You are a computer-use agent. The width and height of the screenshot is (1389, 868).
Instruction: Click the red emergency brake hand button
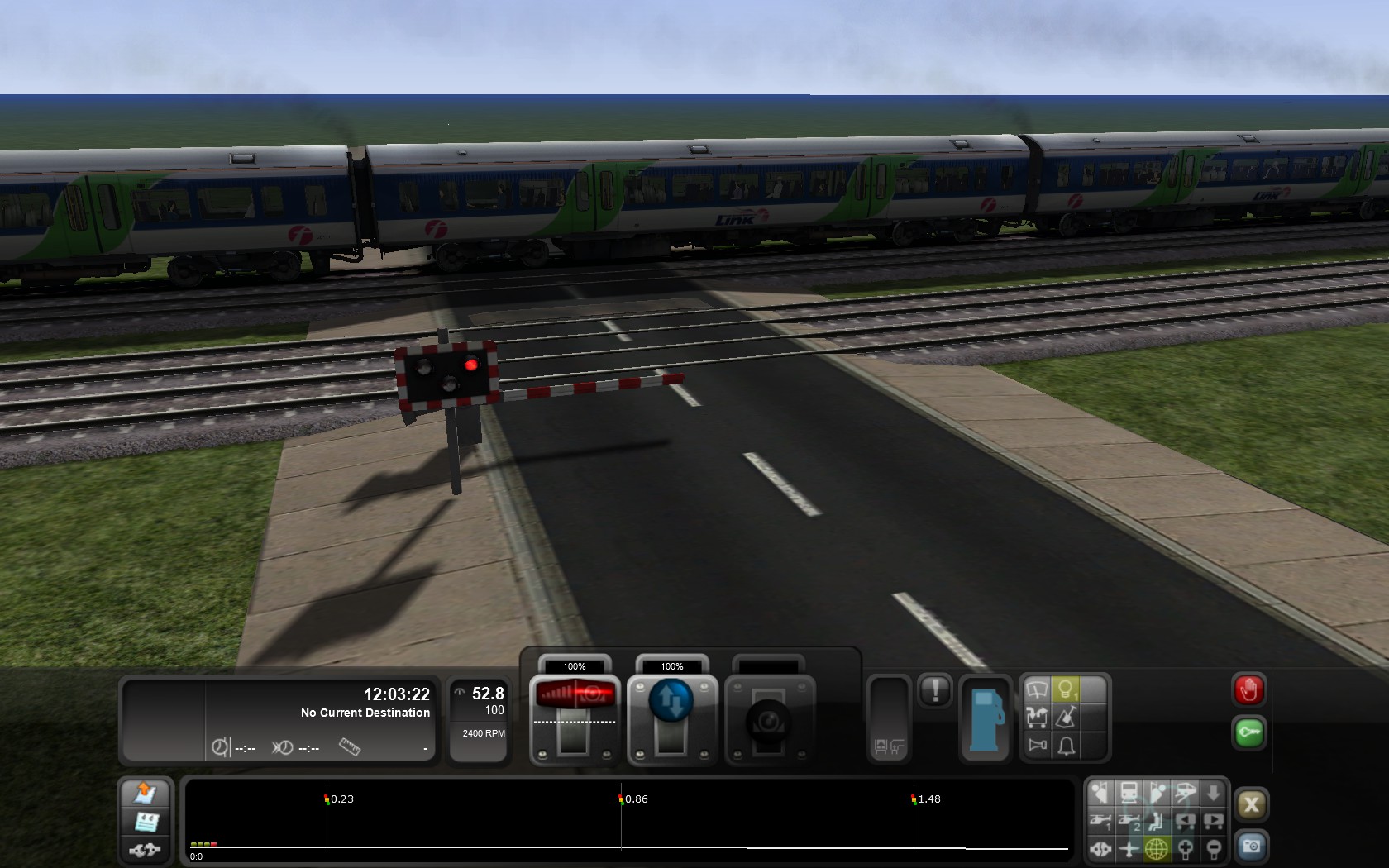tap(1248, 690)
